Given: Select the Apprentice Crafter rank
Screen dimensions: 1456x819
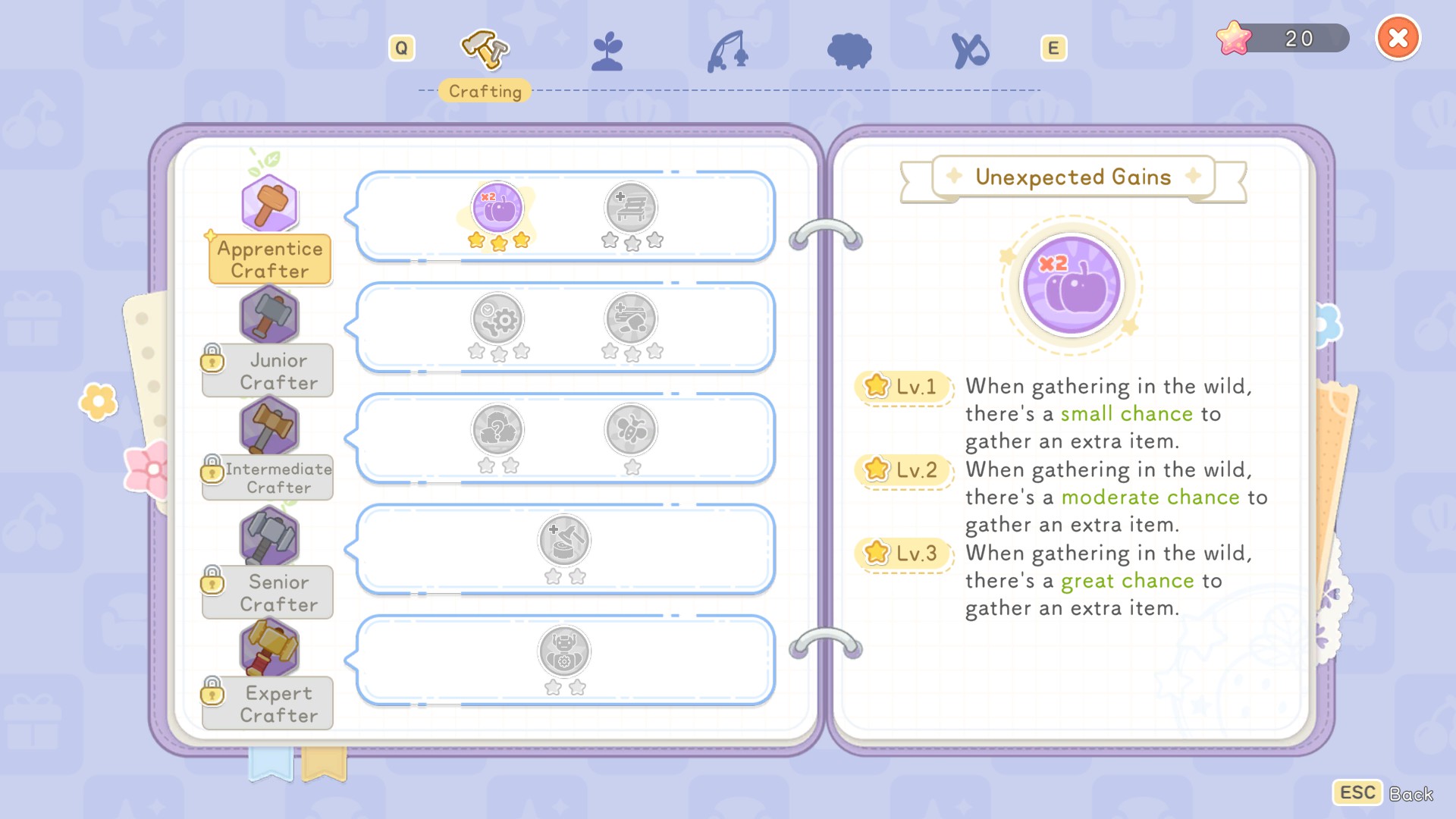Looking at the screenshot, I should tap(269, 259).
